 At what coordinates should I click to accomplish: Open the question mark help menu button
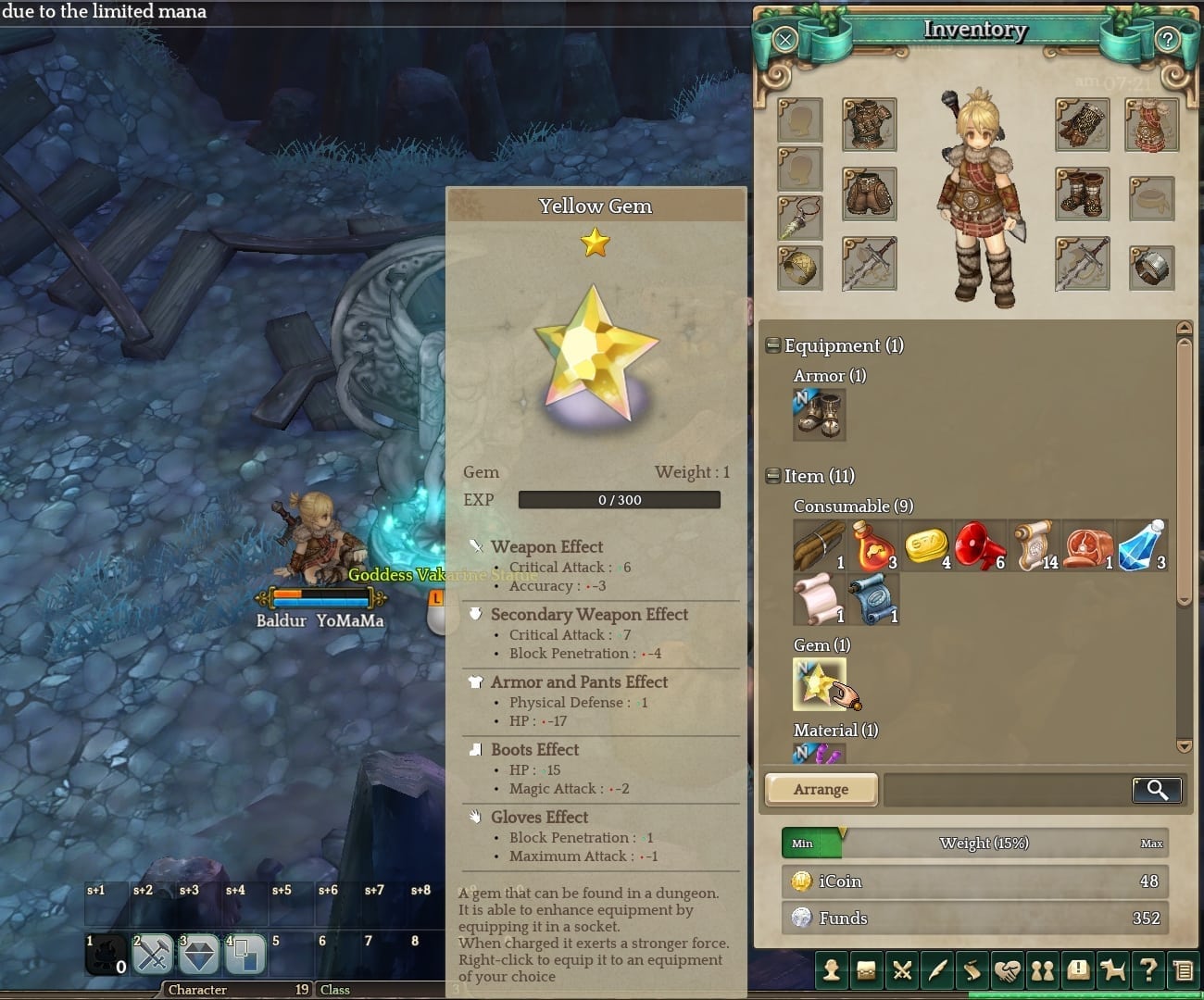1148,969
